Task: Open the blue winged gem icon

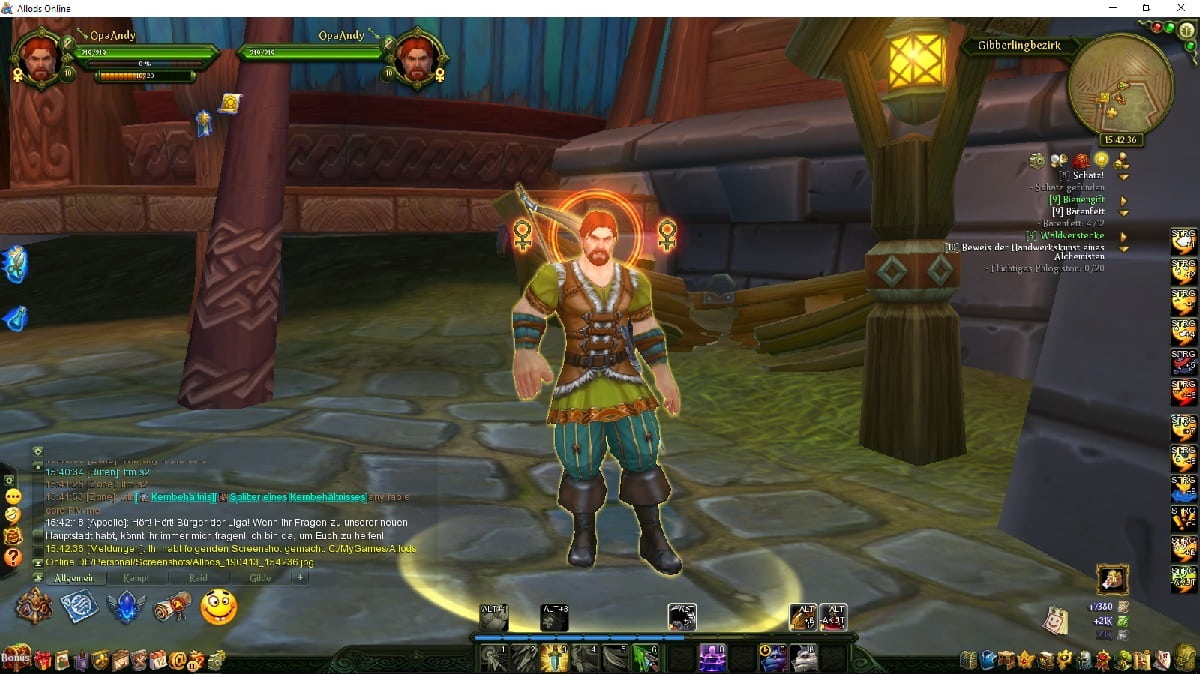Action: (125, 607)
